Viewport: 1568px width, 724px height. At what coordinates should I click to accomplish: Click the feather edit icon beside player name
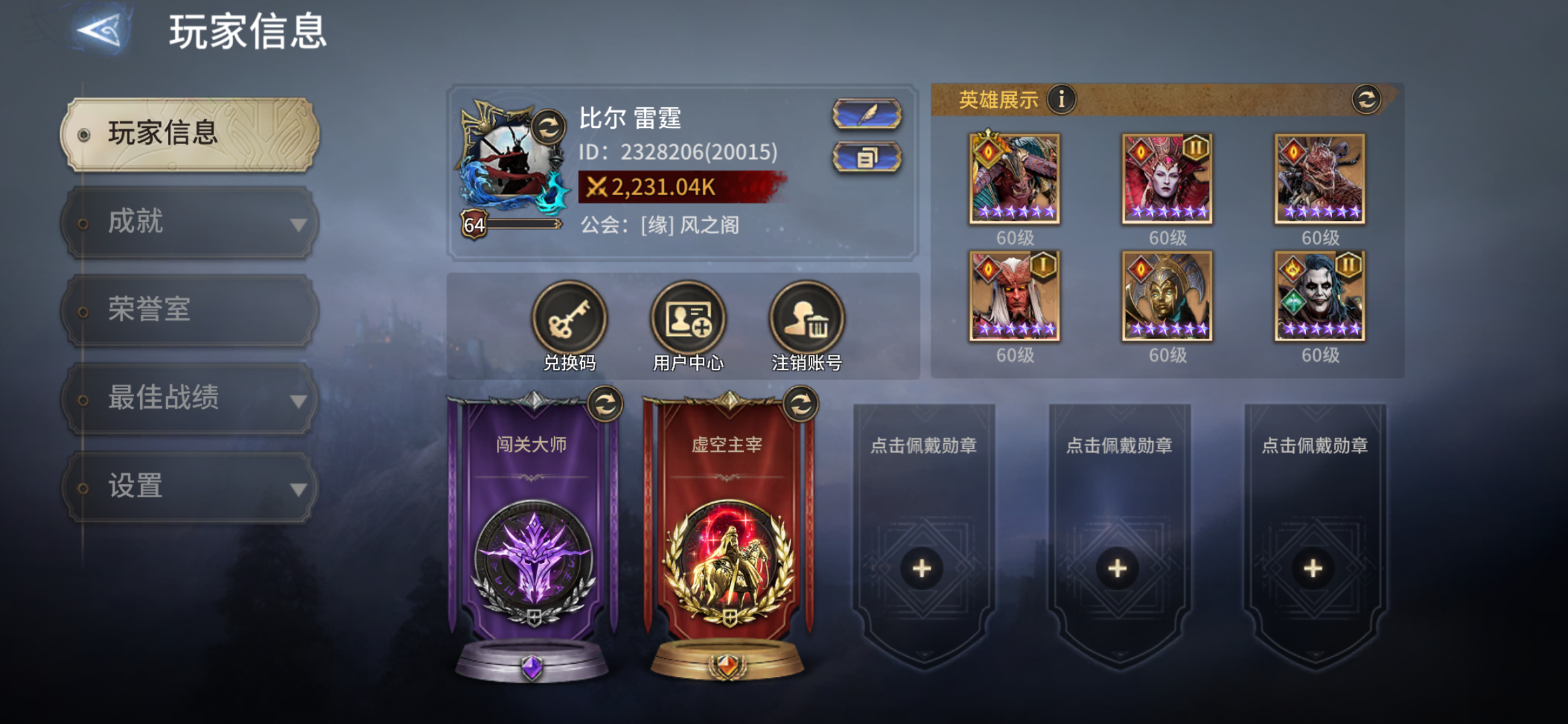(866, 115)
